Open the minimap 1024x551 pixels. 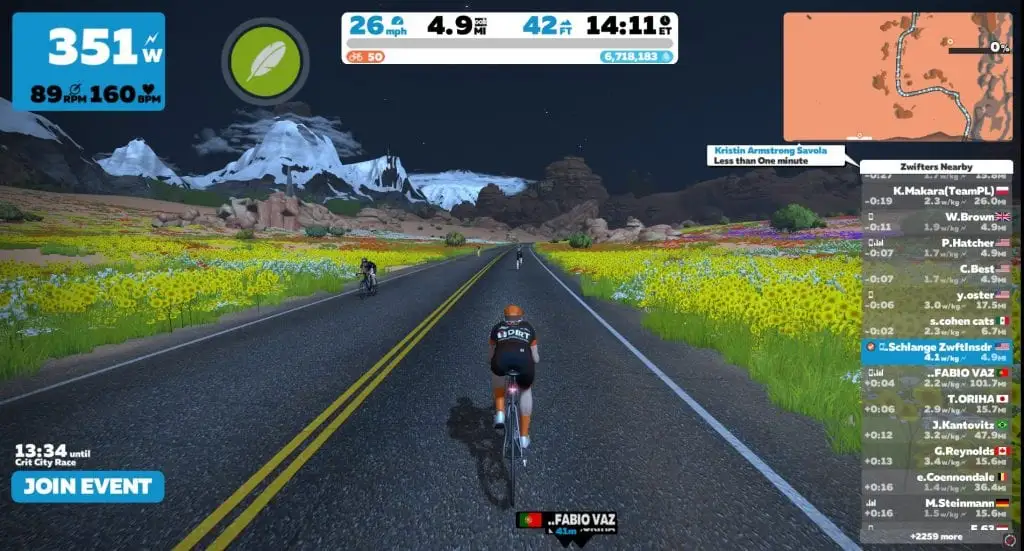897,76
